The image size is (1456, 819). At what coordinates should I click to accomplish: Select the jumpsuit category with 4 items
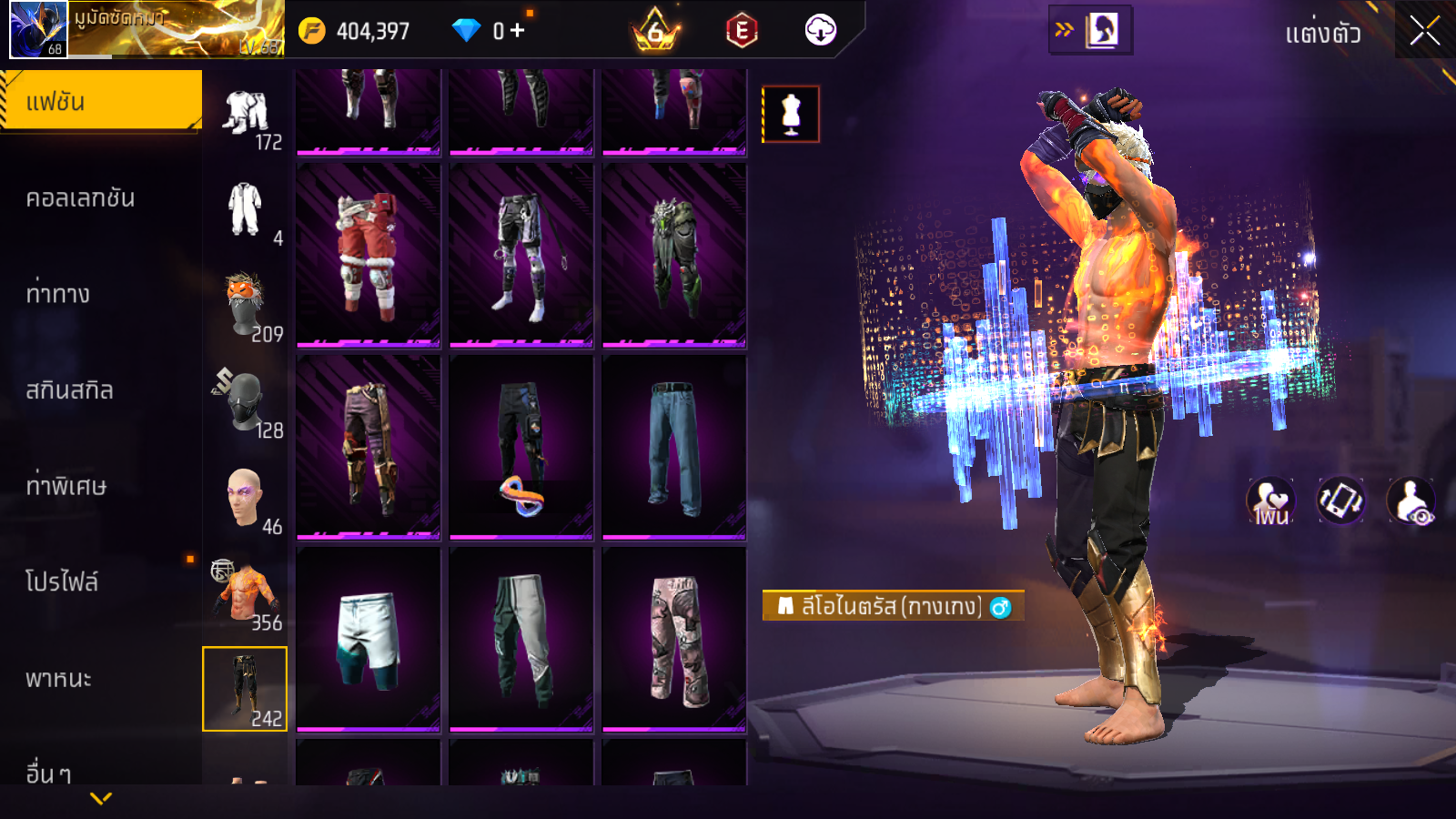246,211
